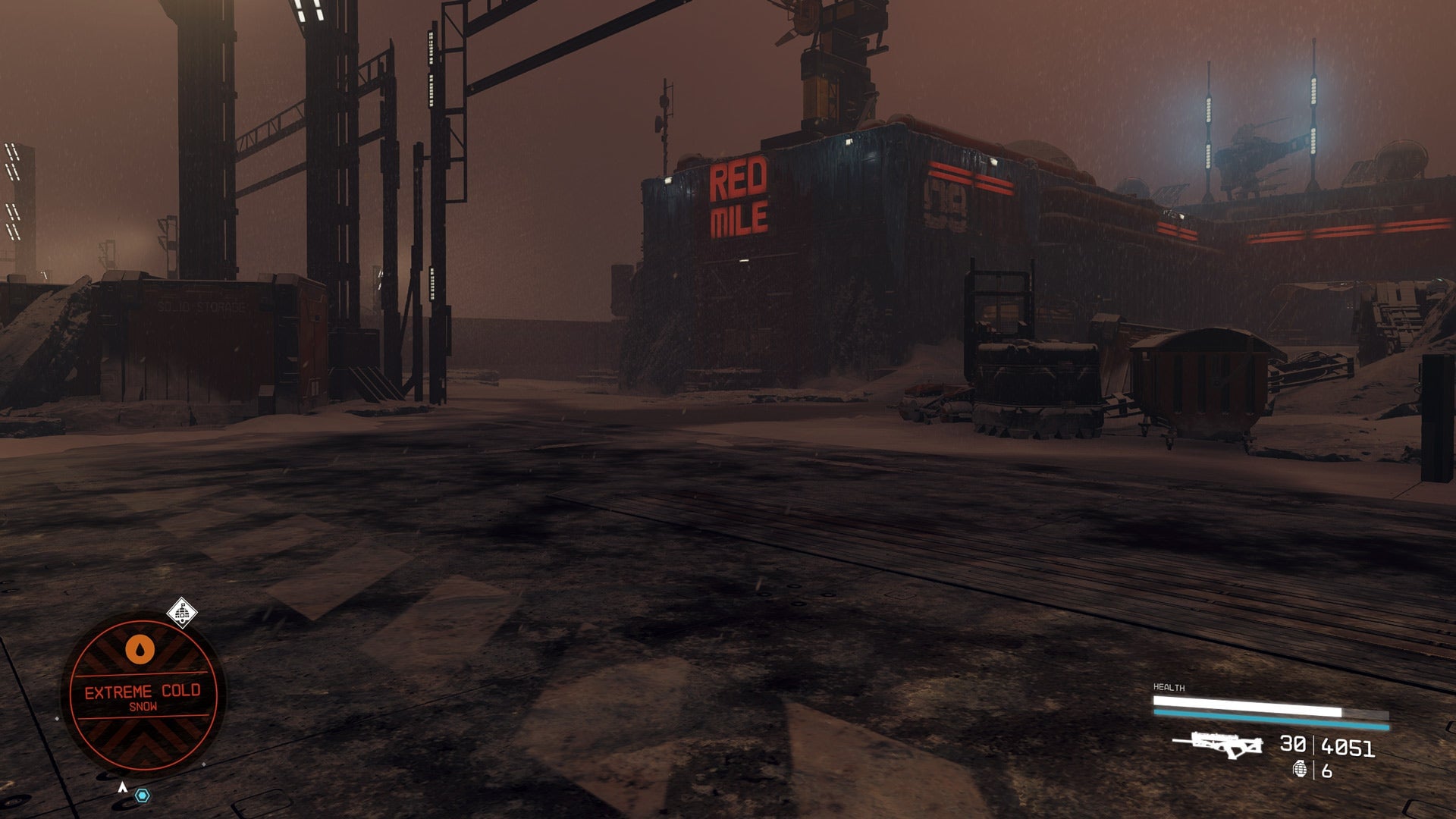Select the SOLID STORAGE container label
Image resolution: width=1456 pixels, height=819 pixels.
coord(201,306)
